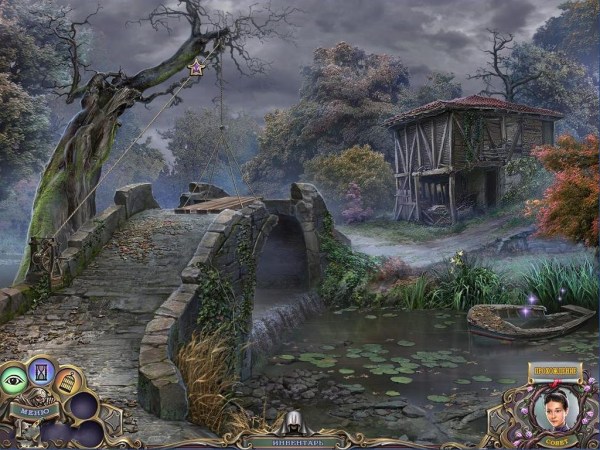The width and height of the screenshot is (600, 450).
Task: Activate the green eye amulet icon
Action: click(15, 380)
